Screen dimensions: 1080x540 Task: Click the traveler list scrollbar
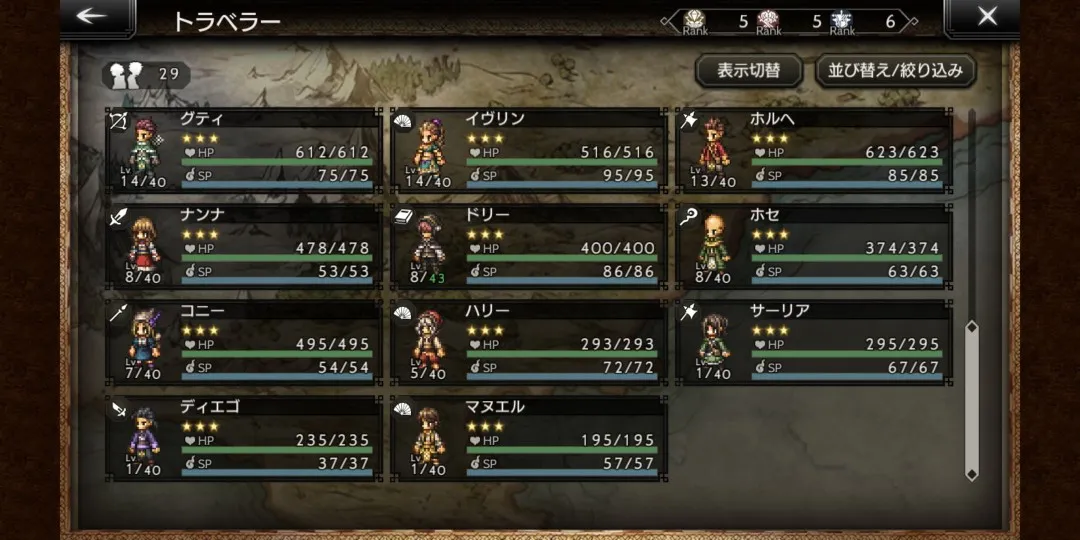coord(970,400)
